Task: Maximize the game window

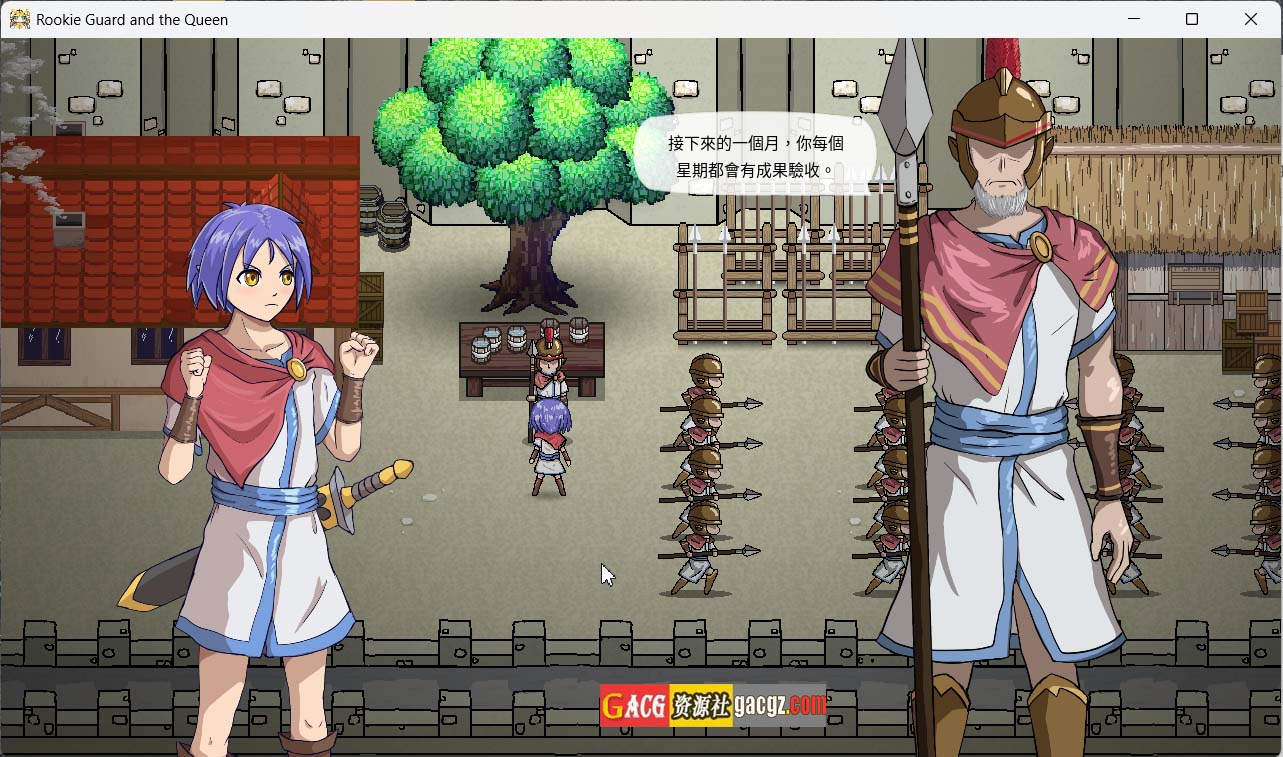Action: coord(1191,19)
